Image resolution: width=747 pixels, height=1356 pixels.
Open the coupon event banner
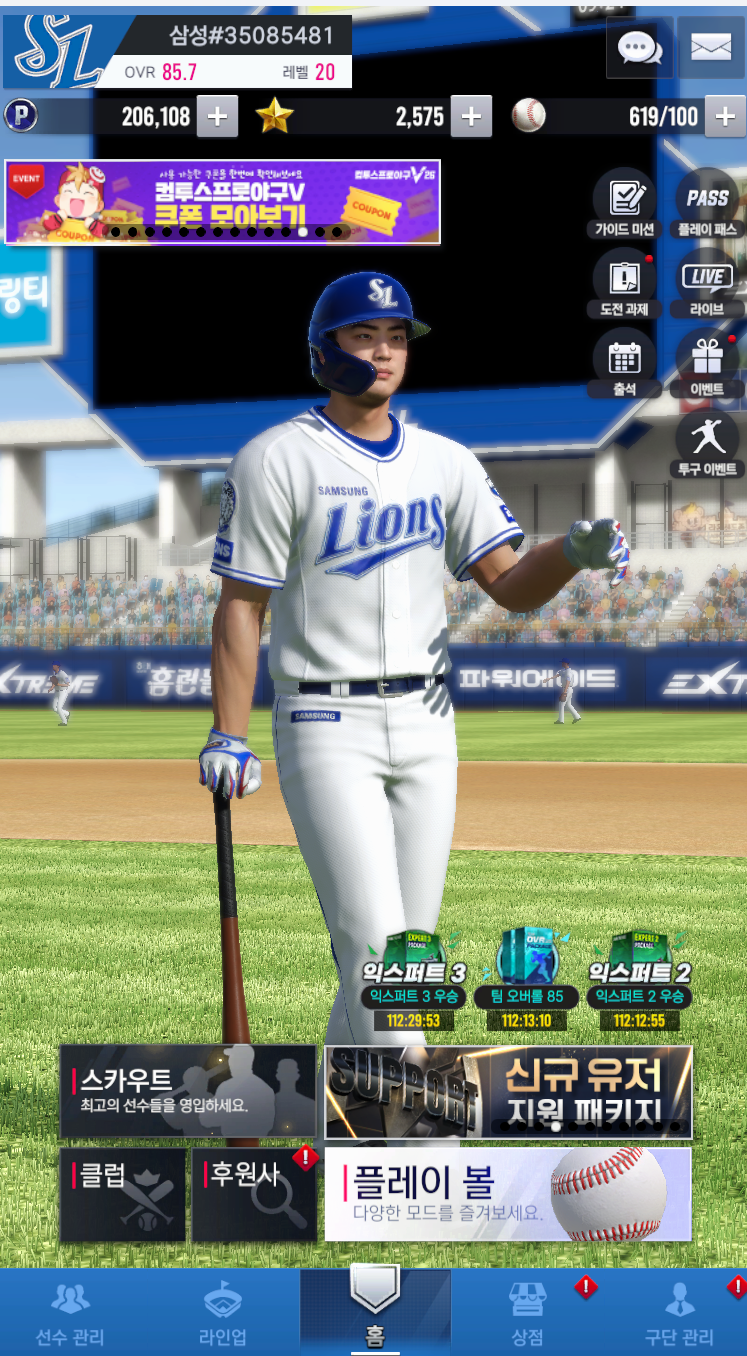pyautogui.click(x=222, y=202)
